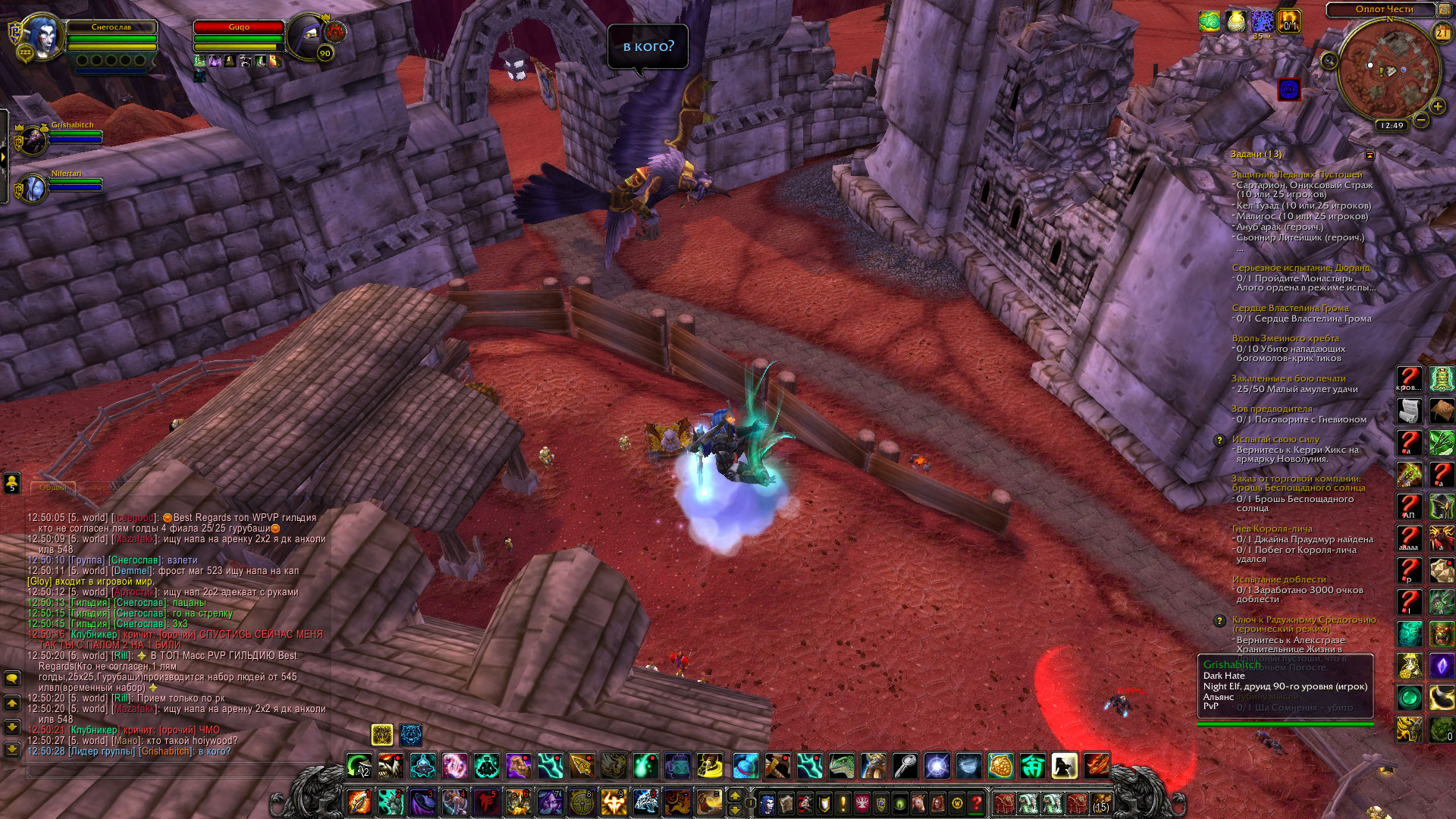
Task: Select party member Grishabitch's portrait
Action: (x=33, y=140)
